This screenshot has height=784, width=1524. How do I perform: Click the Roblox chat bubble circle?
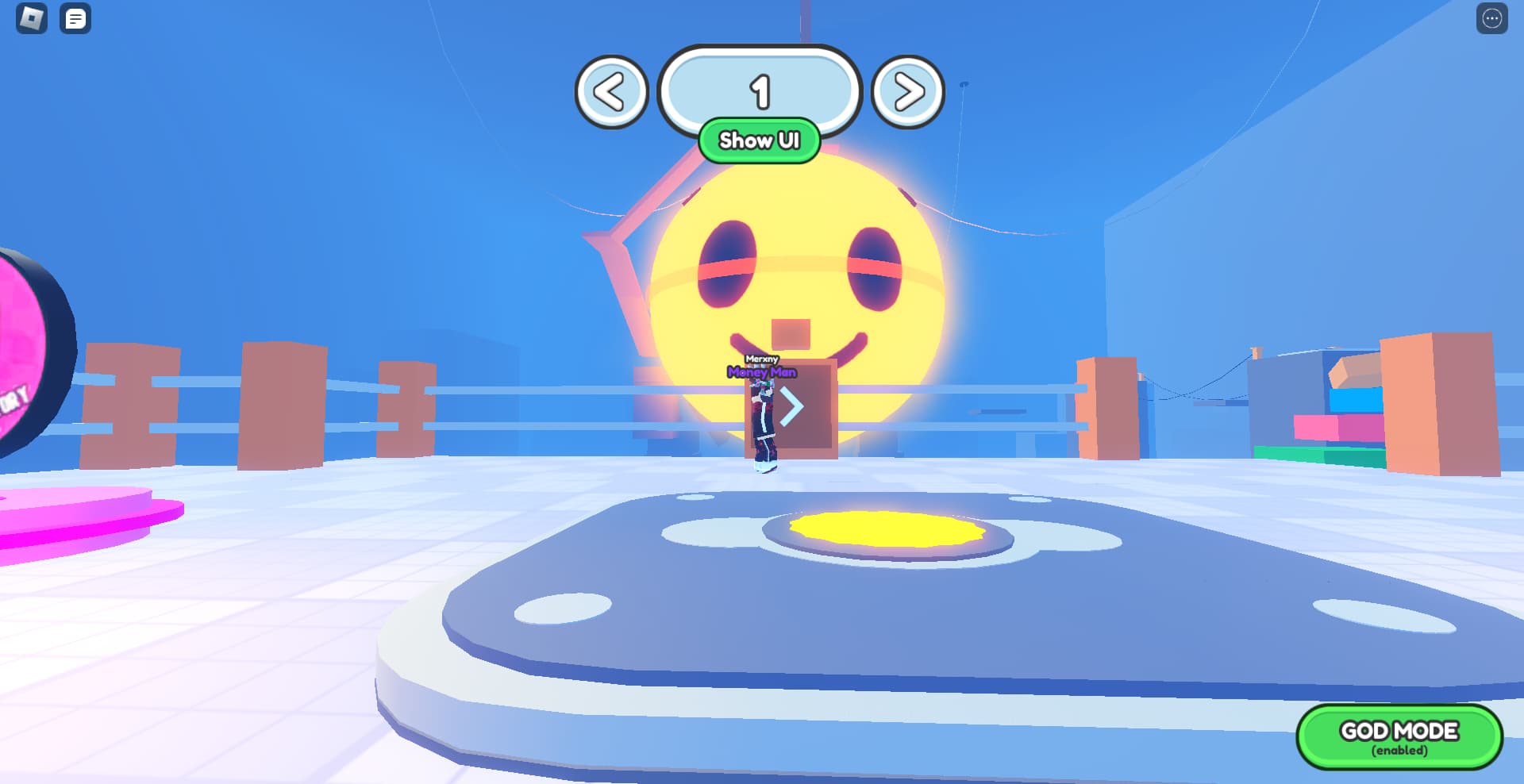75,19
